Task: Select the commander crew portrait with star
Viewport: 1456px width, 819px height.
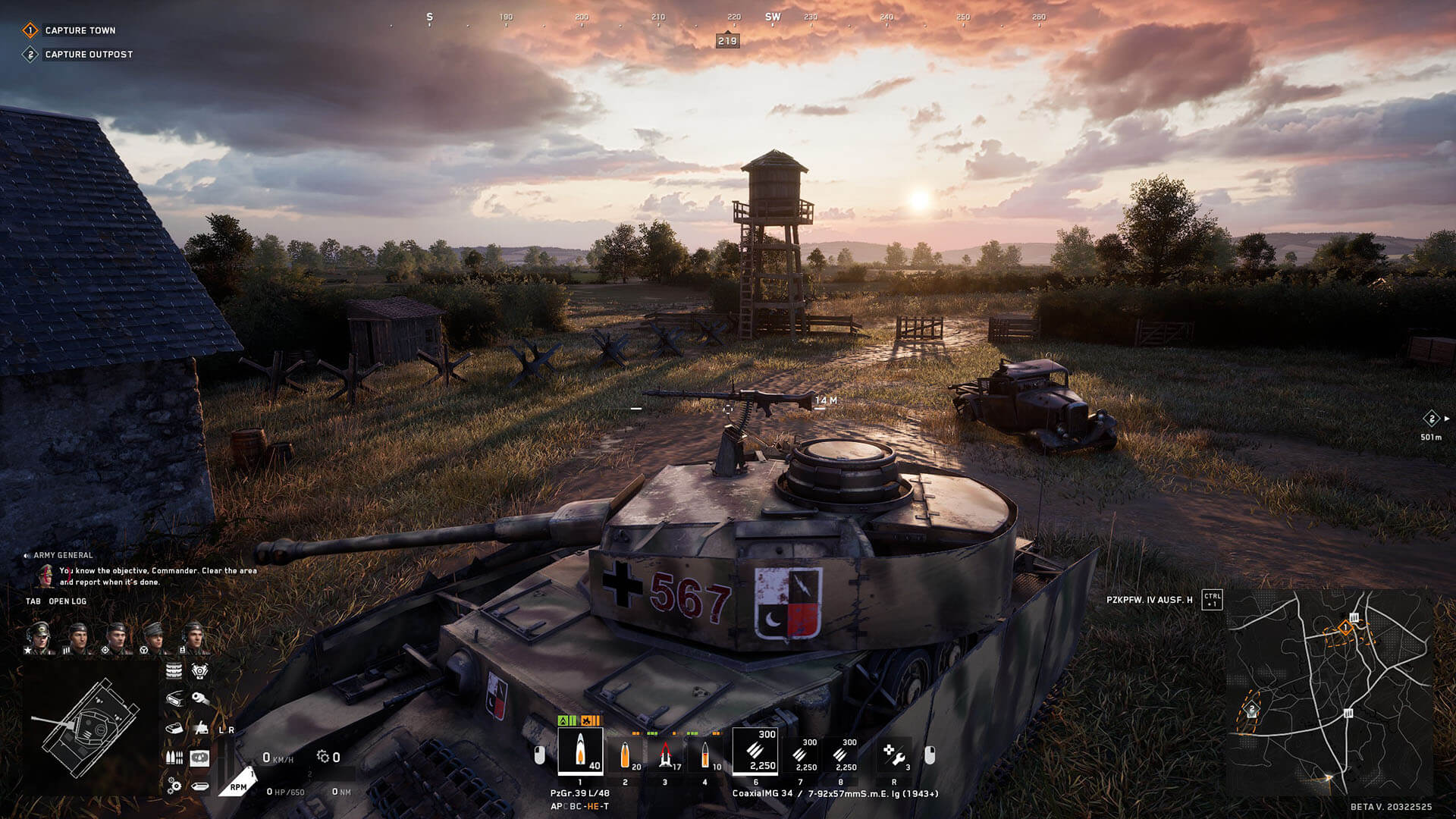Action: click(38, 638)
